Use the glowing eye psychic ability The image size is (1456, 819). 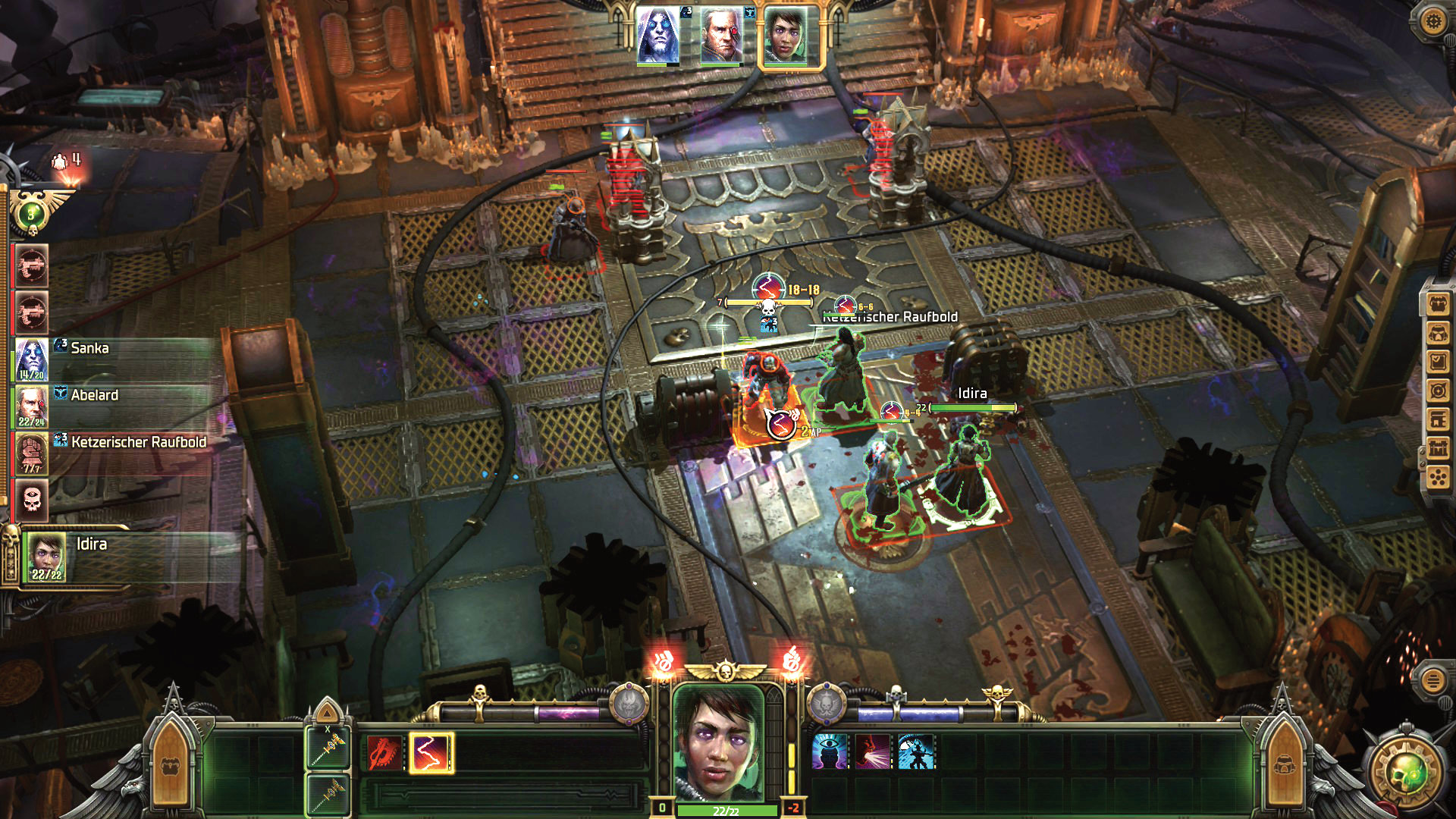pyautogui.click(x=830, y=752)
